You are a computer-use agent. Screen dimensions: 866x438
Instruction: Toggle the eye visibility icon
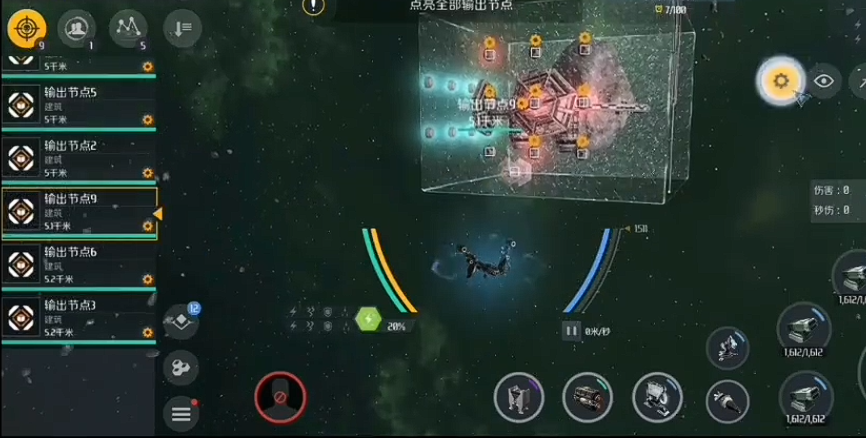click(824, 81)
